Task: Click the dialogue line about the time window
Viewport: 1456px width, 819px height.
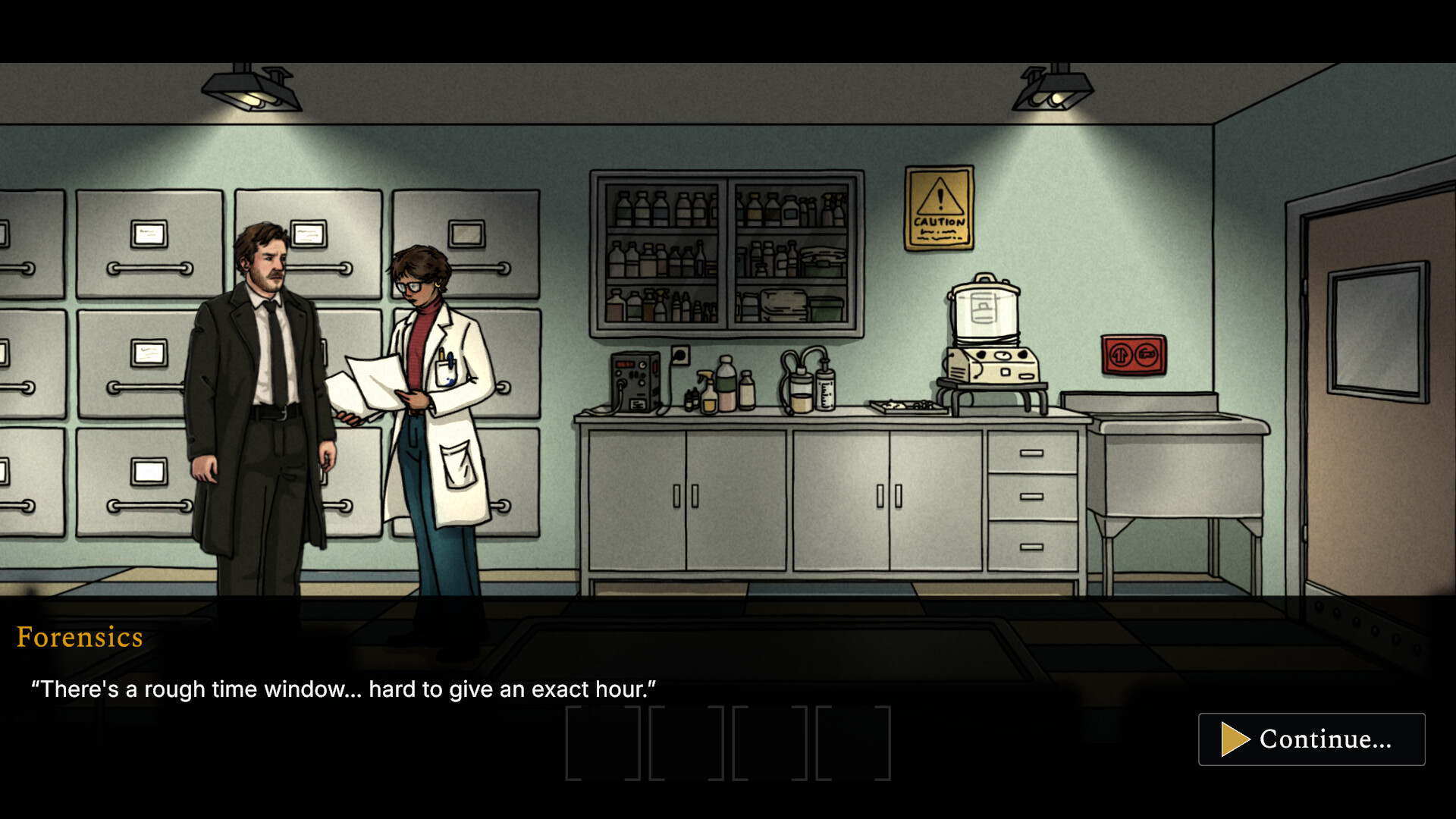Action: point(345,689)
